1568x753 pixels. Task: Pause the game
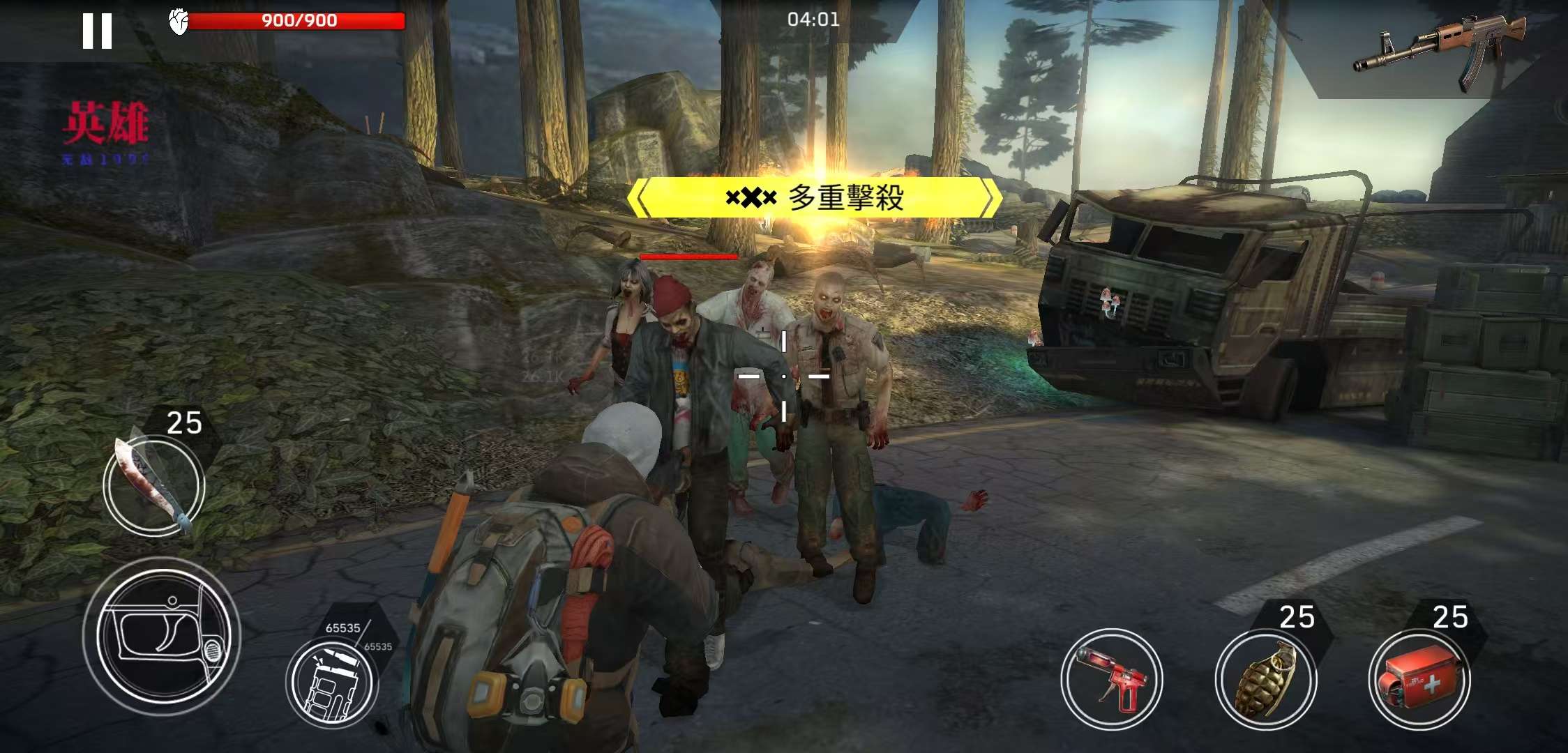tap(97, 31)
